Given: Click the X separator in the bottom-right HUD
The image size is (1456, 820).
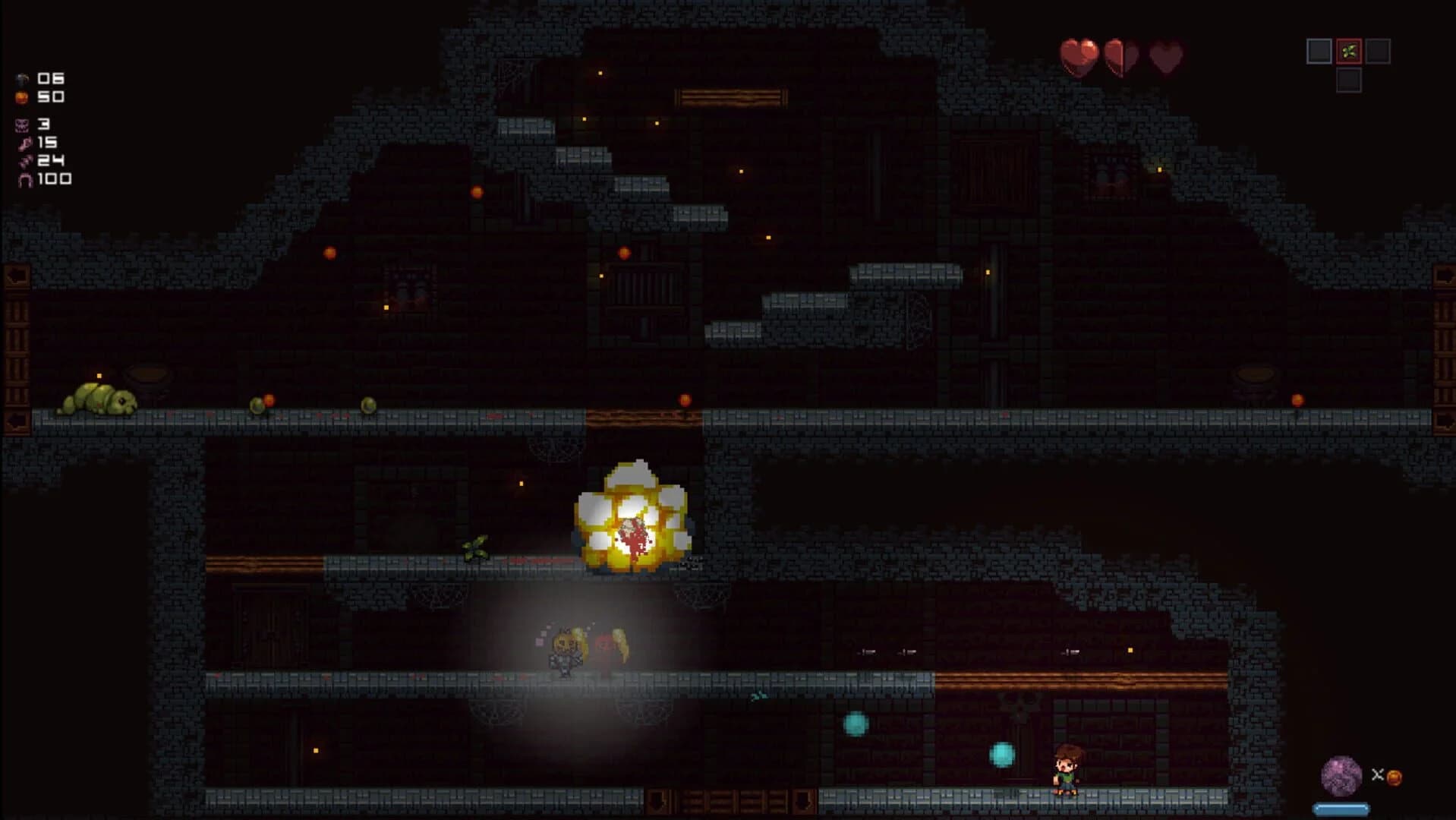Looking at the screenshot, I should 1378,774.
